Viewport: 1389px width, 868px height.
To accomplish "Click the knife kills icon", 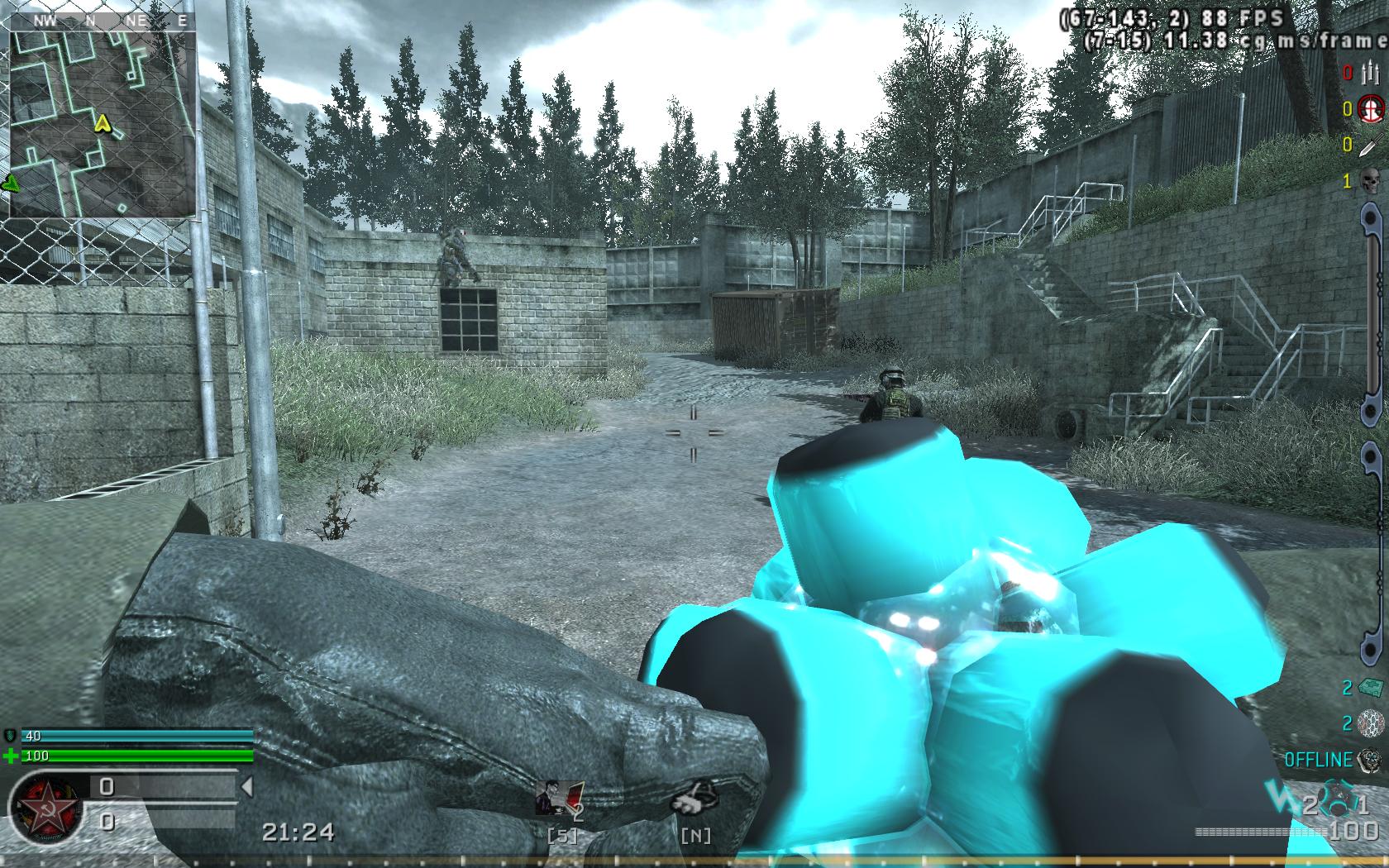I will click(x=1368, y=145).
